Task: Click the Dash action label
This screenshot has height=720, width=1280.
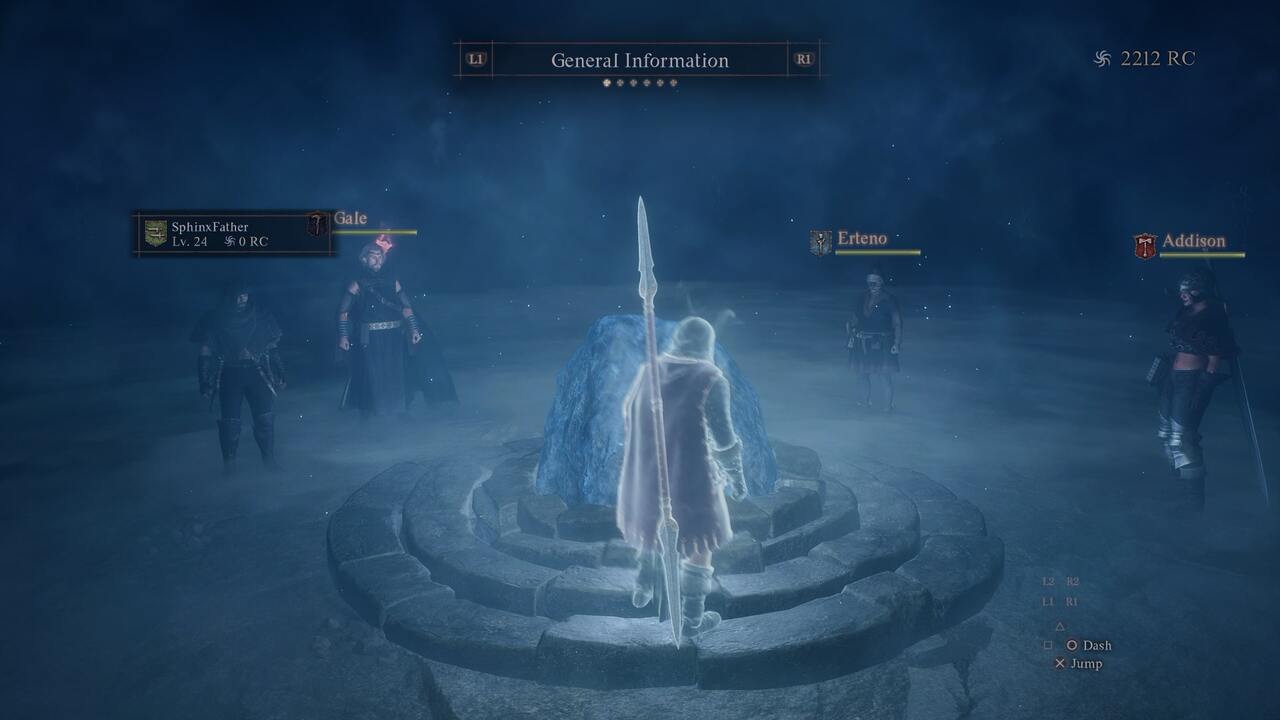Action: click(1100, 646)
